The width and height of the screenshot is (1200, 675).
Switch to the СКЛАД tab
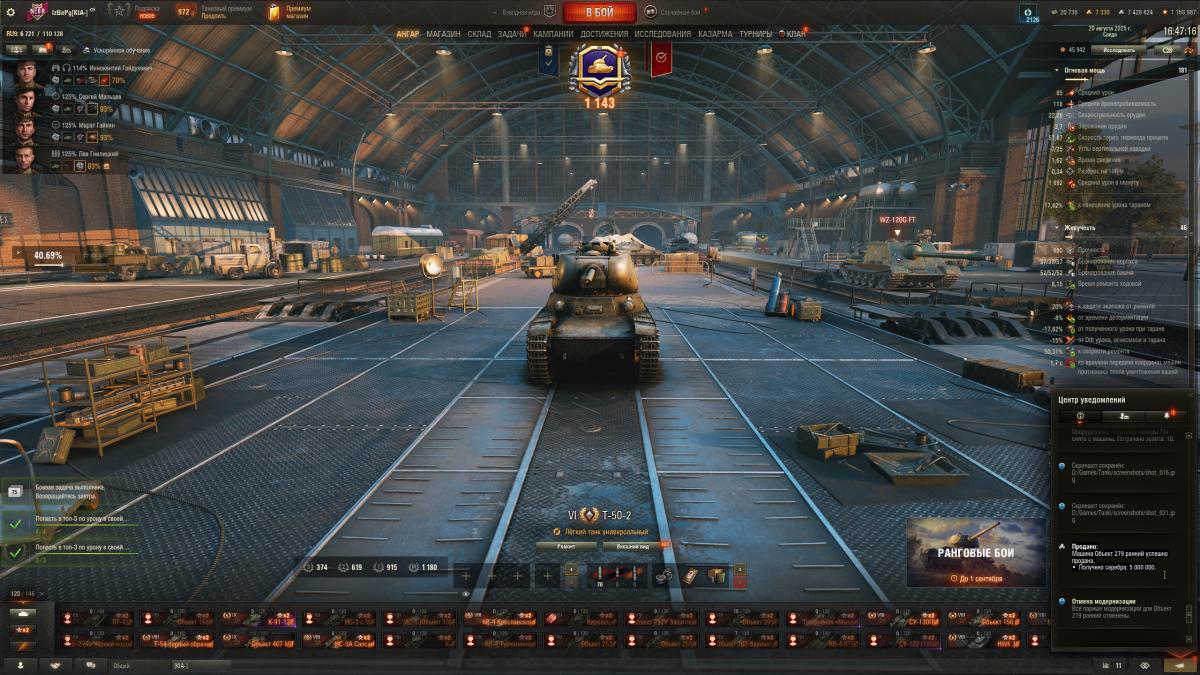[x=479, y=34]
